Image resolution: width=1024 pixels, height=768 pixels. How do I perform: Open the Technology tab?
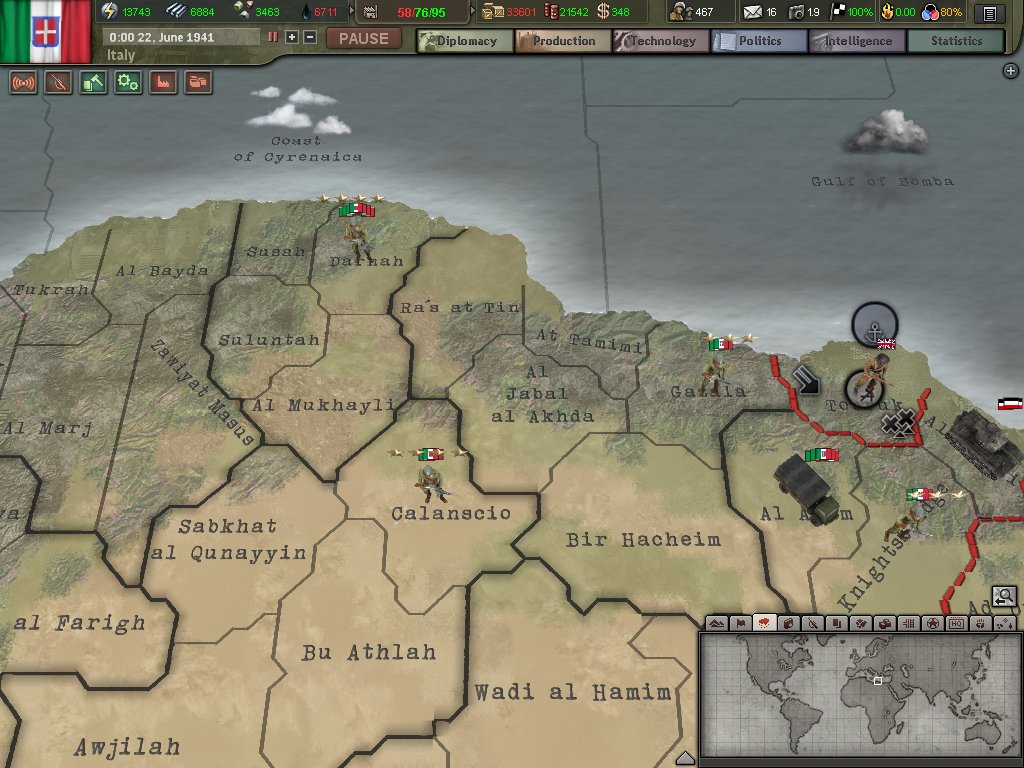pos(661,41)
